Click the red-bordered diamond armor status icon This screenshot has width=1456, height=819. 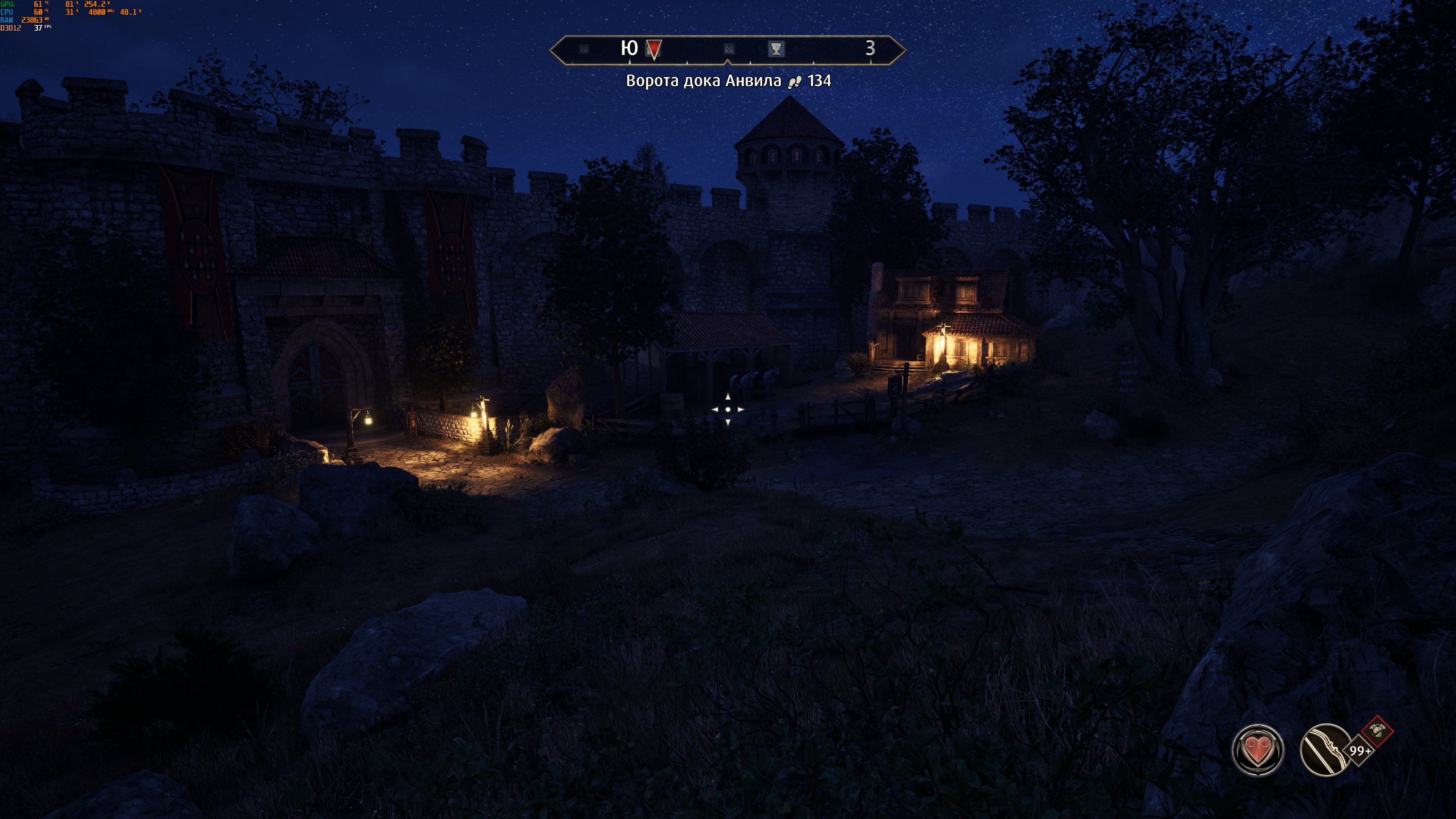coord(1378,731)
